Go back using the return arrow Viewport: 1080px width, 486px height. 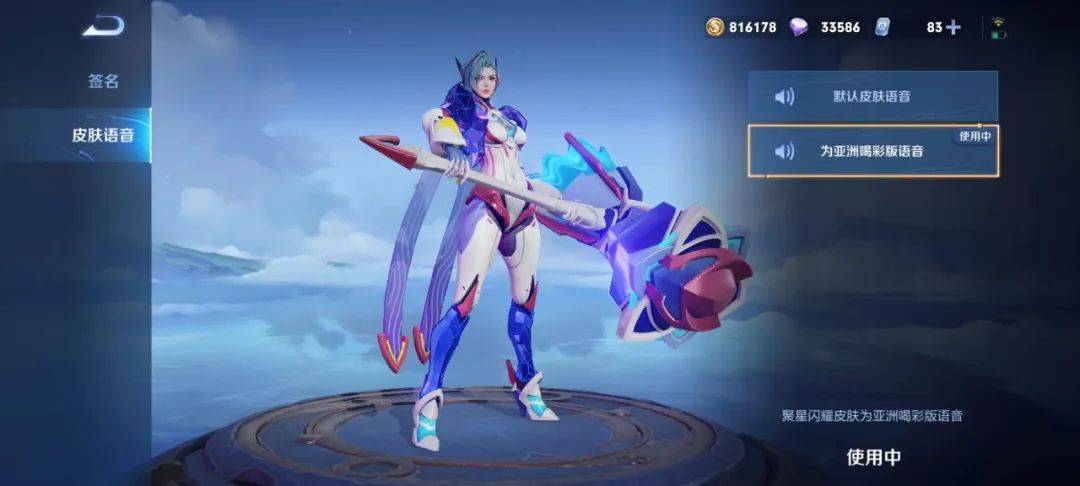point(103,27)
